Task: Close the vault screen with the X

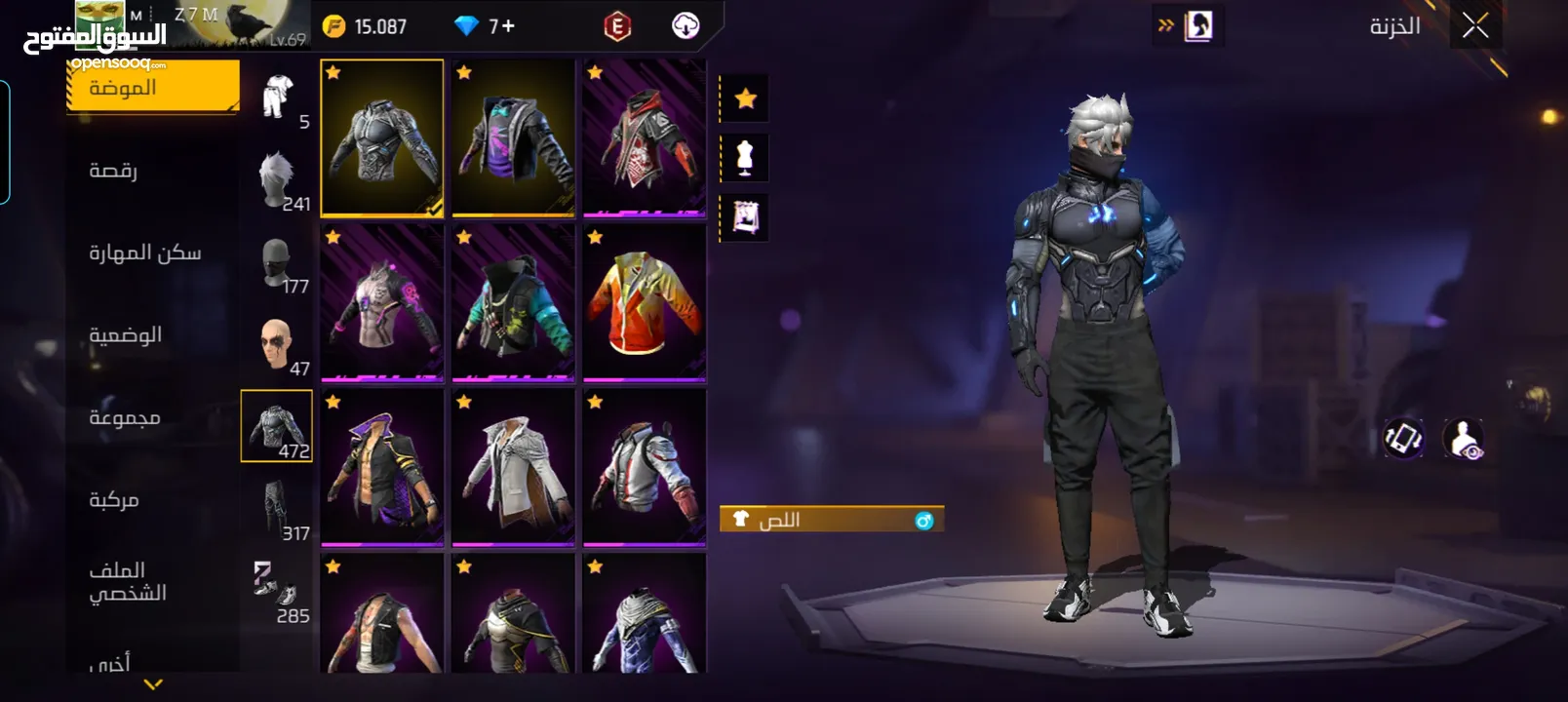Action: tap(1474, 26)
